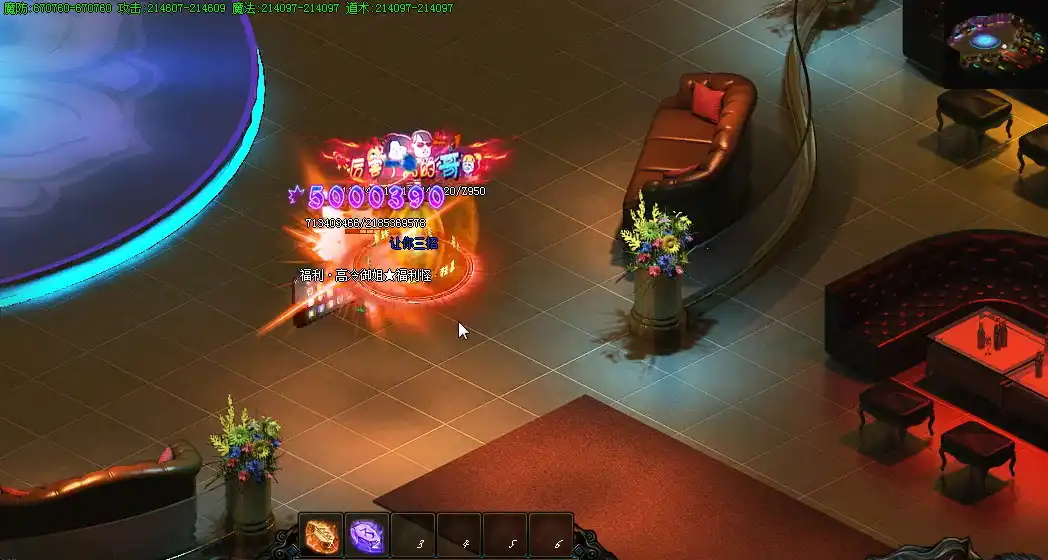
Task: Use the purple rune stone in slot 2
Action: [x=366, y=535]
